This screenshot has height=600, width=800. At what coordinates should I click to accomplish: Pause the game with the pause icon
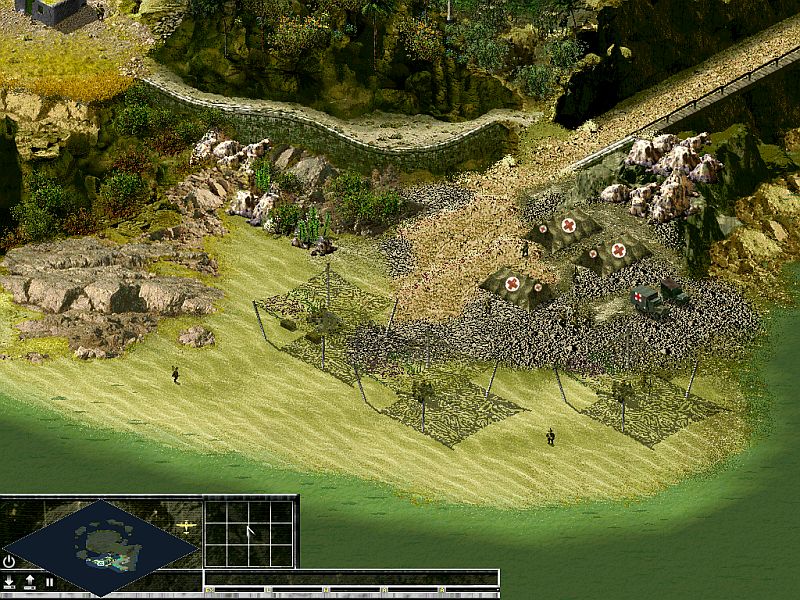pyautogui.click(x=48, y=581)
